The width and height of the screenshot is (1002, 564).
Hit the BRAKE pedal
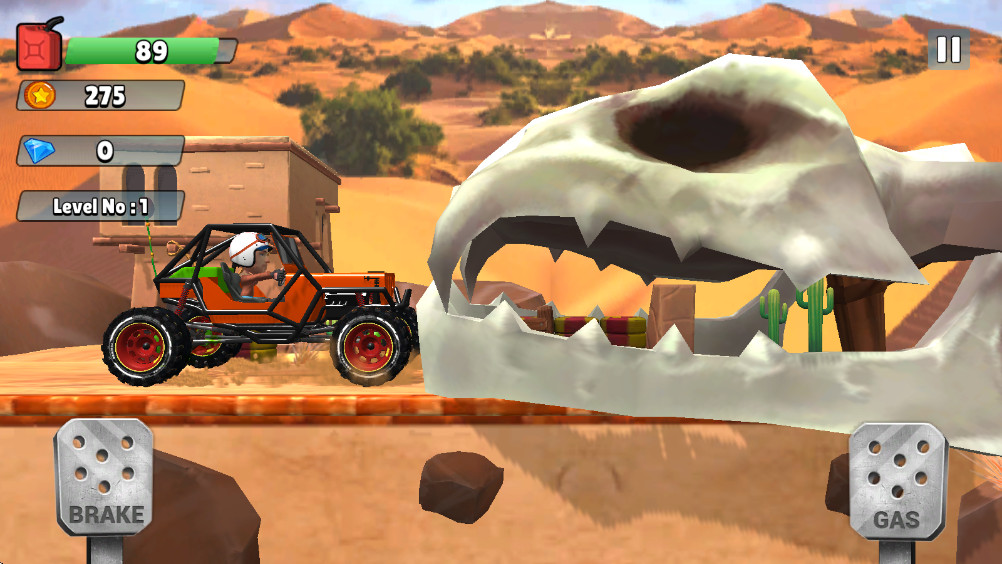point(105,476)
